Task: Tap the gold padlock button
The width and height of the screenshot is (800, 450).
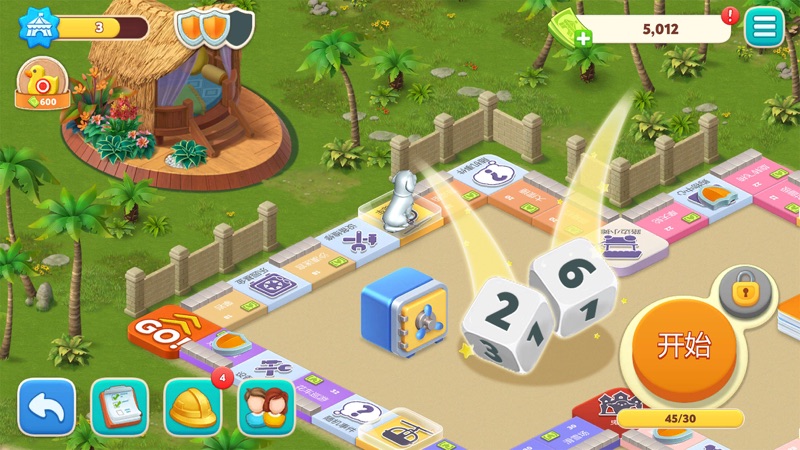Action: (743, 293)
